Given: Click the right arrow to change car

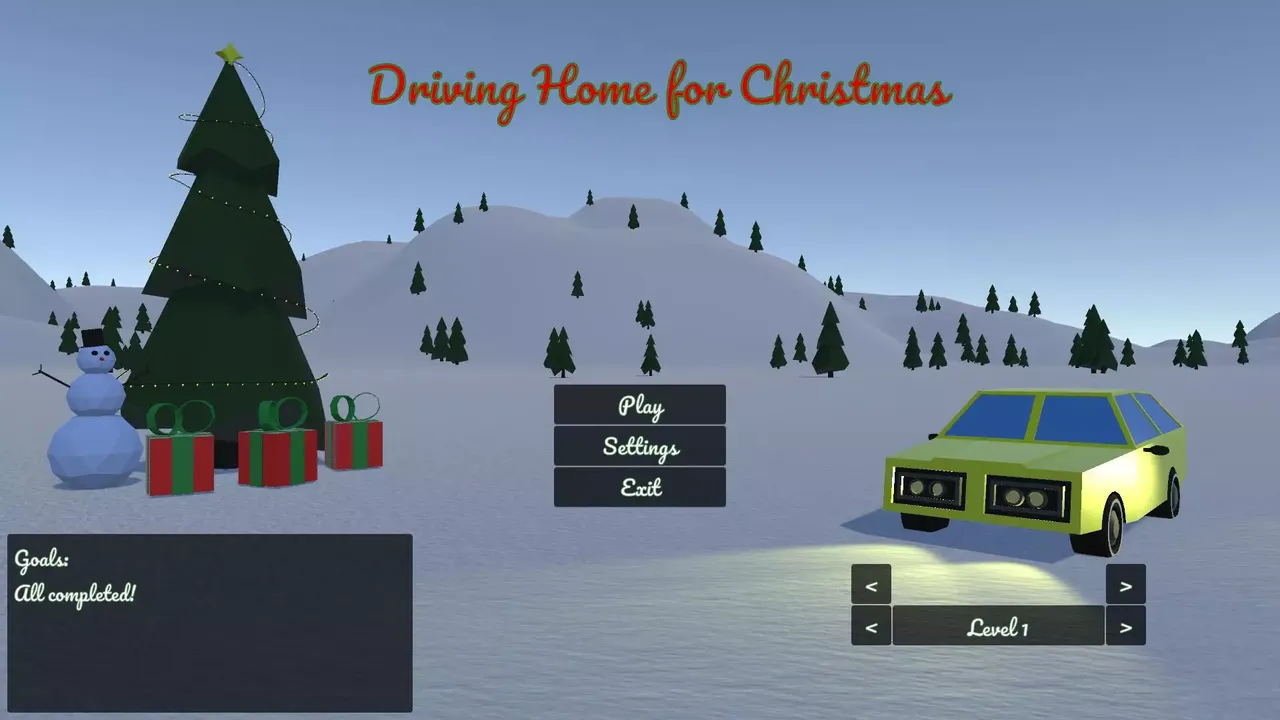Looking at the screenshot, I should 1125,584.
